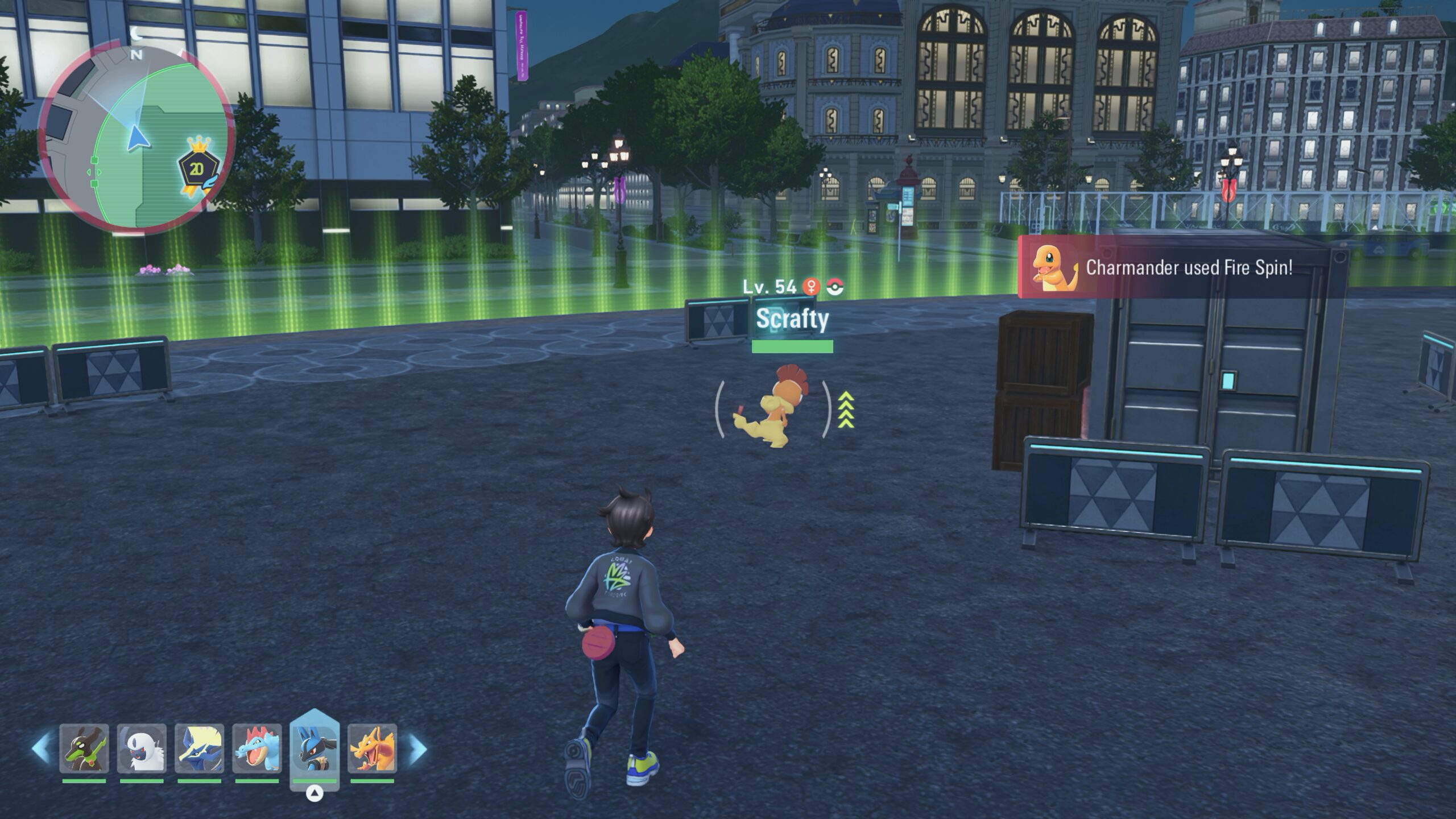Pick Feraligatr from the party bar
The image size is (1456, 819).
[x=257, y=748]
